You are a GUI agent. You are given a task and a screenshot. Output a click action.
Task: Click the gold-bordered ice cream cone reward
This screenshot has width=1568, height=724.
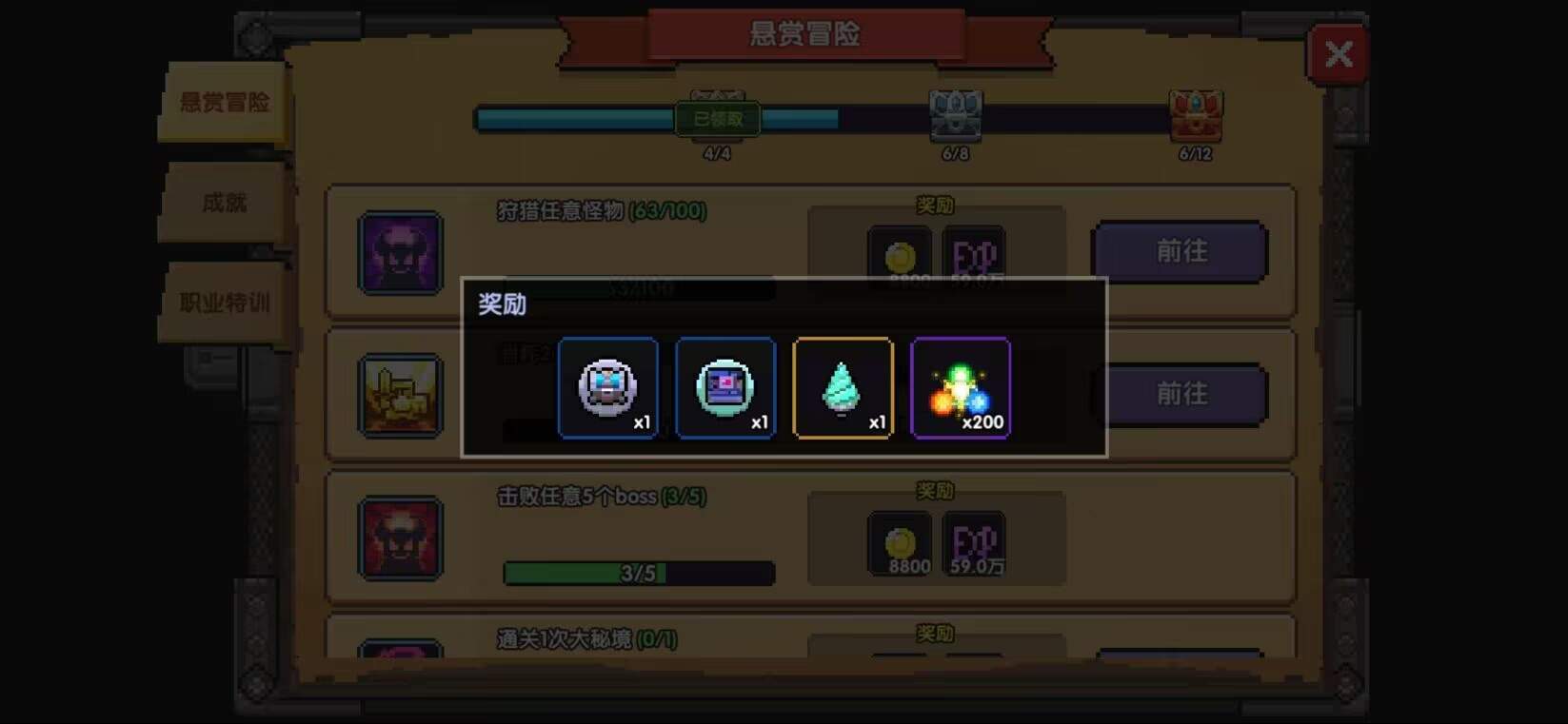tap(843, 388)
